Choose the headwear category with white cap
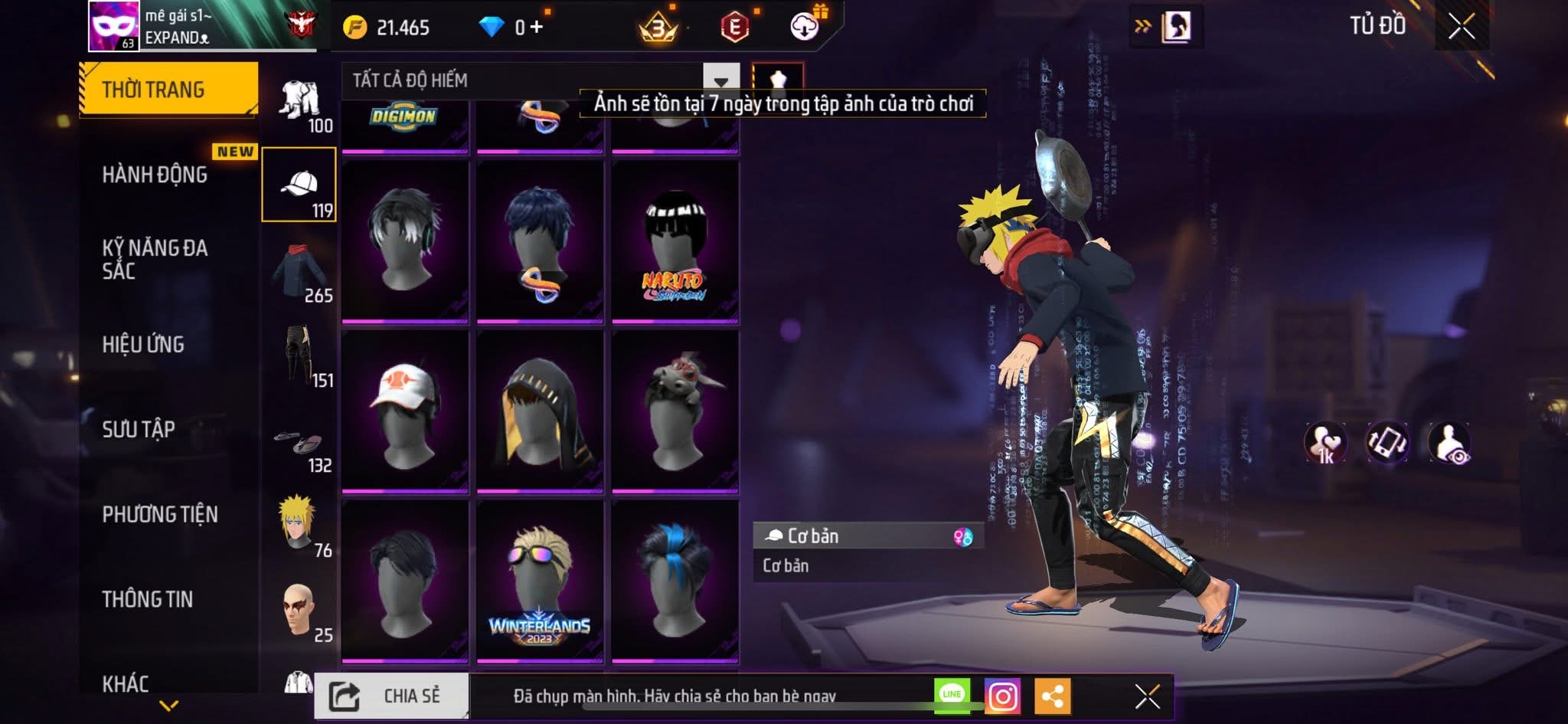Image resolution: width=1568 pixels, height=724 pixels. (x=299, y=185)
